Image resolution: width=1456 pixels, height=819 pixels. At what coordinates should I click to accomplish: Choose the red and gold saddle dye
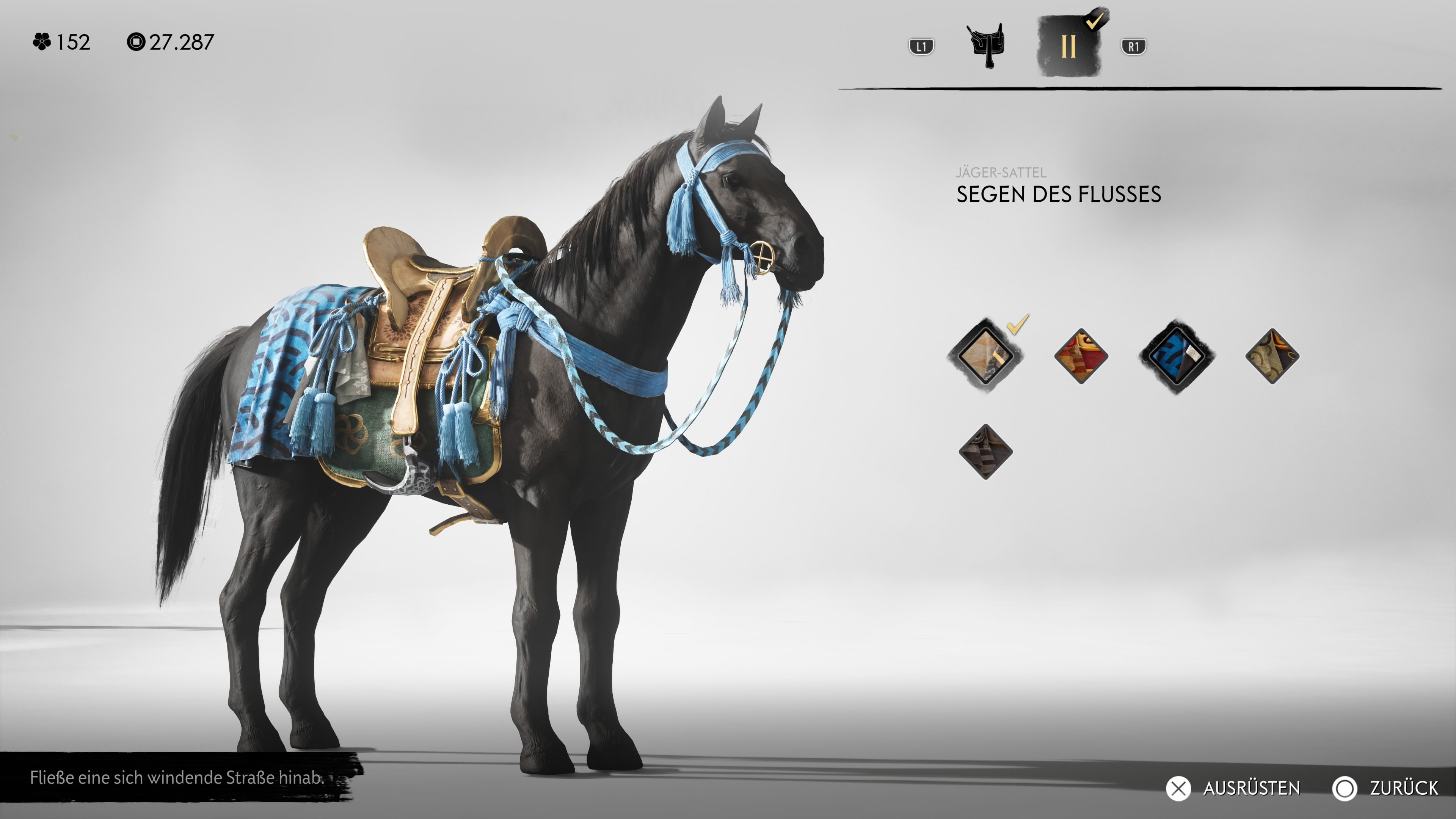click(x=1081, y=356)
